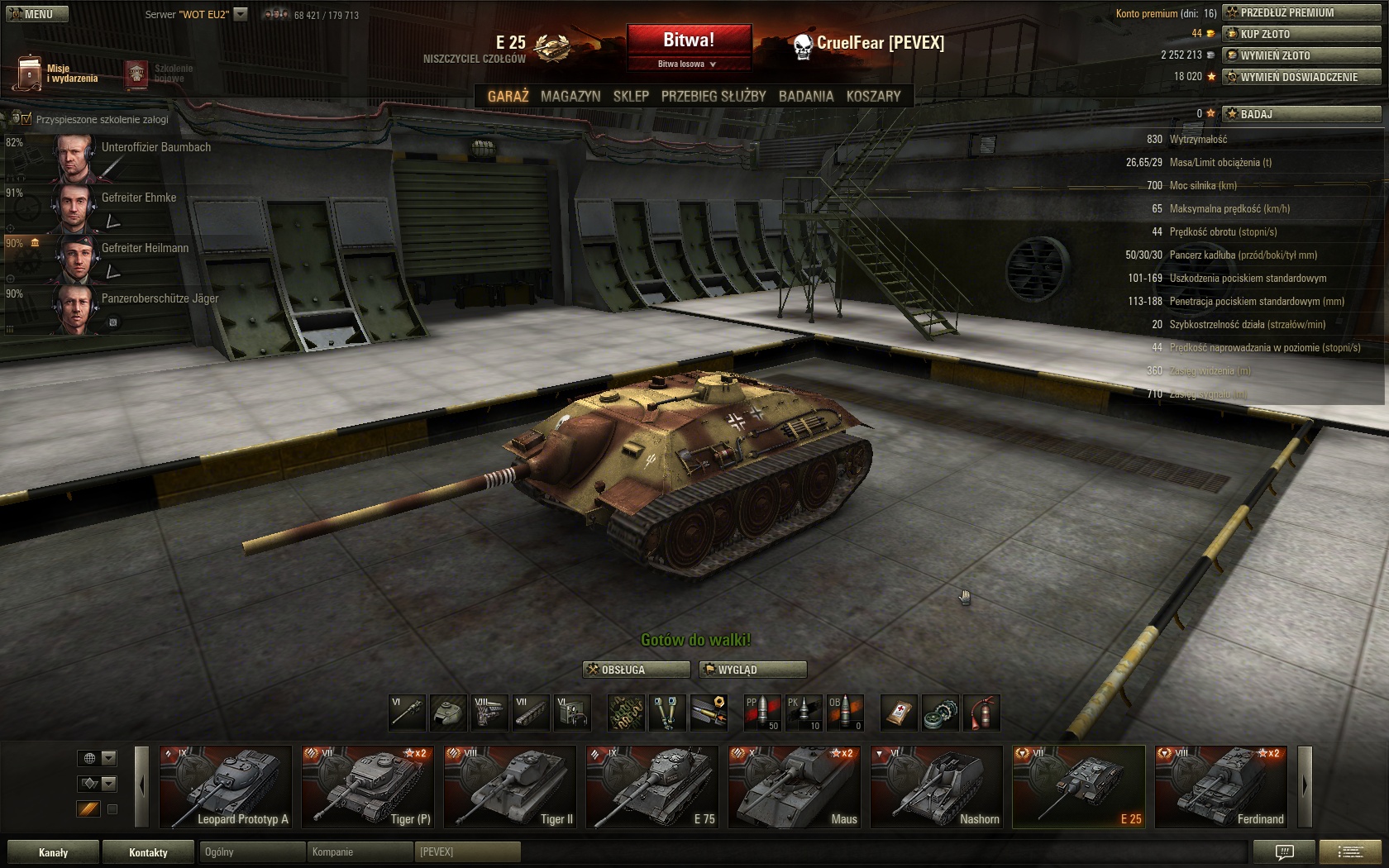The height and width of the screenshot is (868, 1389).
Task: Select the Leopard Prototyp A tank
Action: pos(226,787)
